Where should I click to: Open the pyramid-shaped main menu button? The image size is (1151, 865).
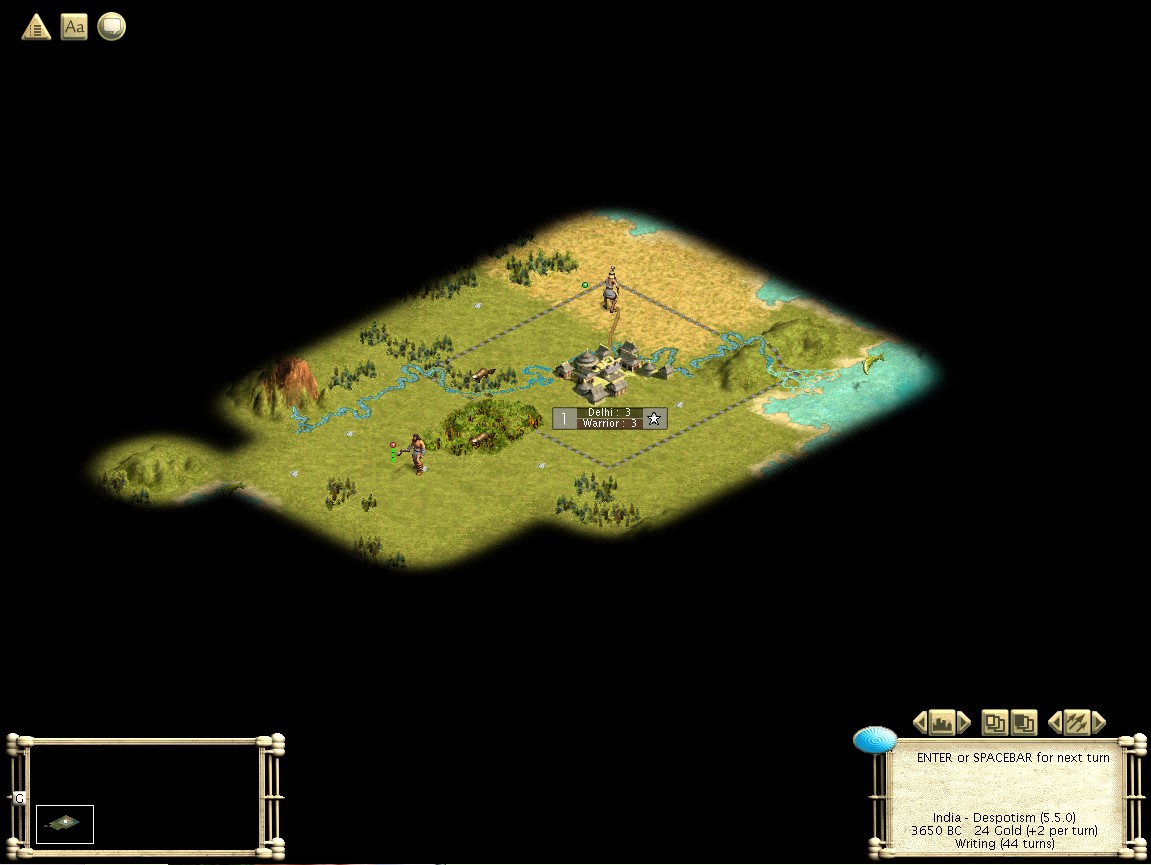(36, 27)
